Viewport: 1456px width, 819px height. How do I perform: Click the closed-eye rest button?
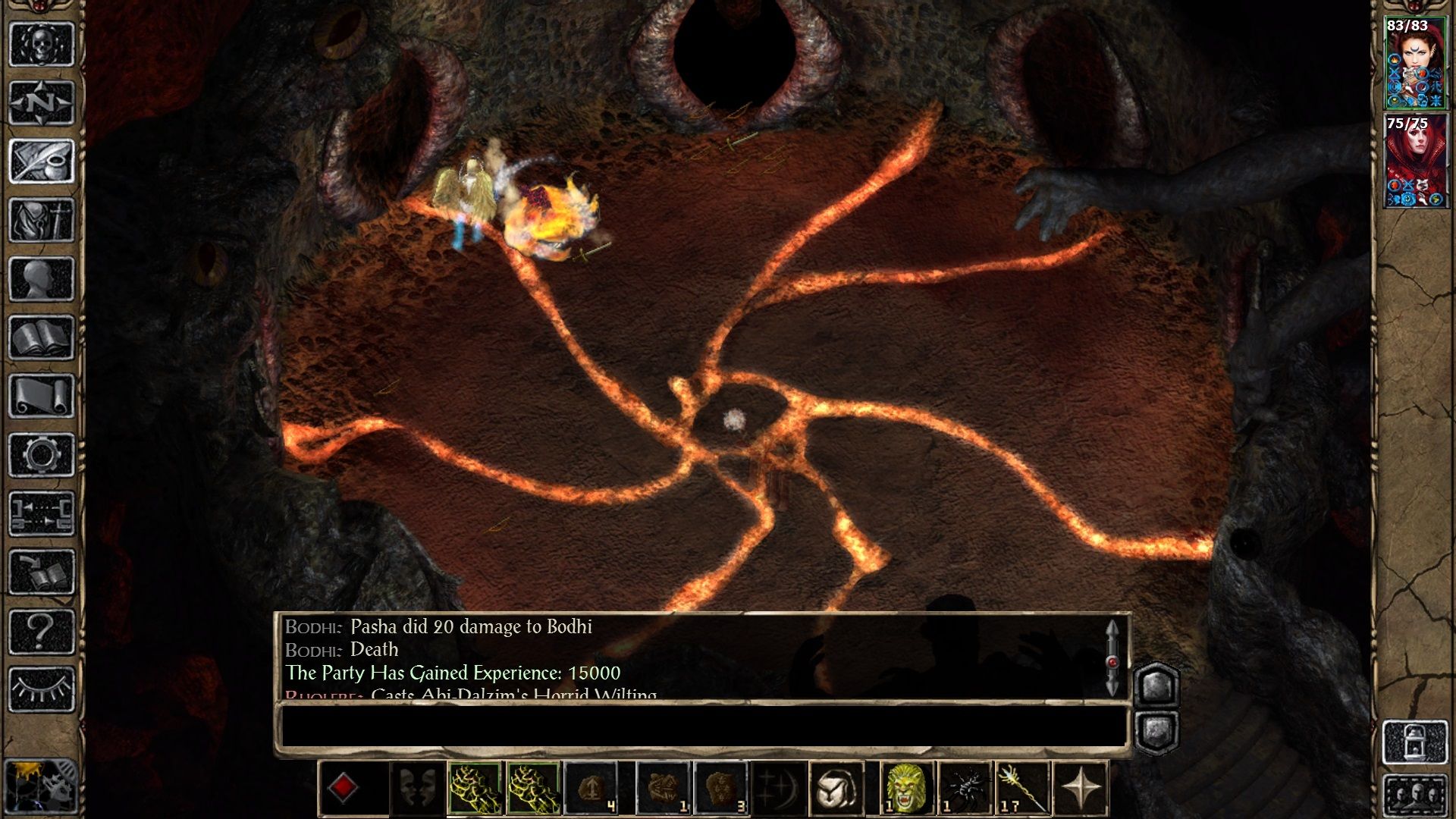pos(41,689)
